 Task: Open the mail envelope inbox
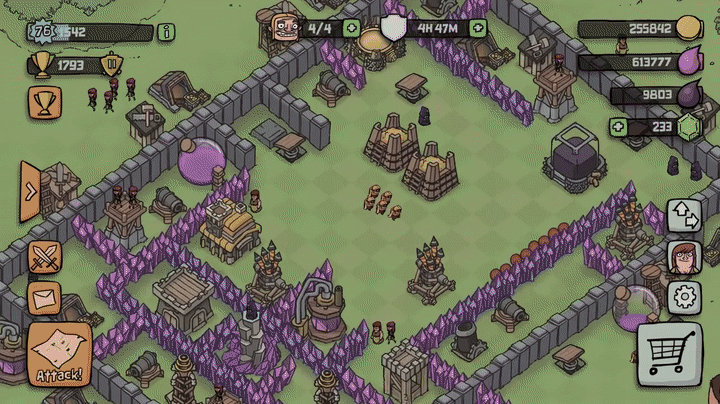pos(45,298)
